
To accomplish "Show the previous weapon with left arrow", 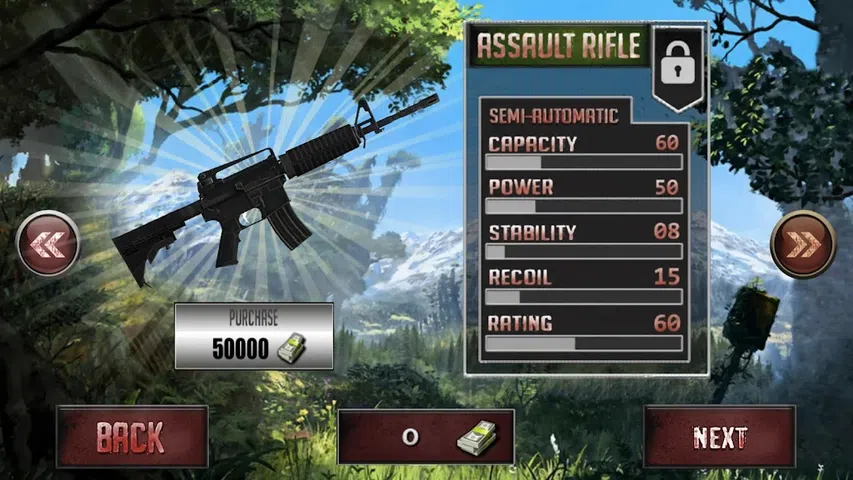I will (48, 244).
